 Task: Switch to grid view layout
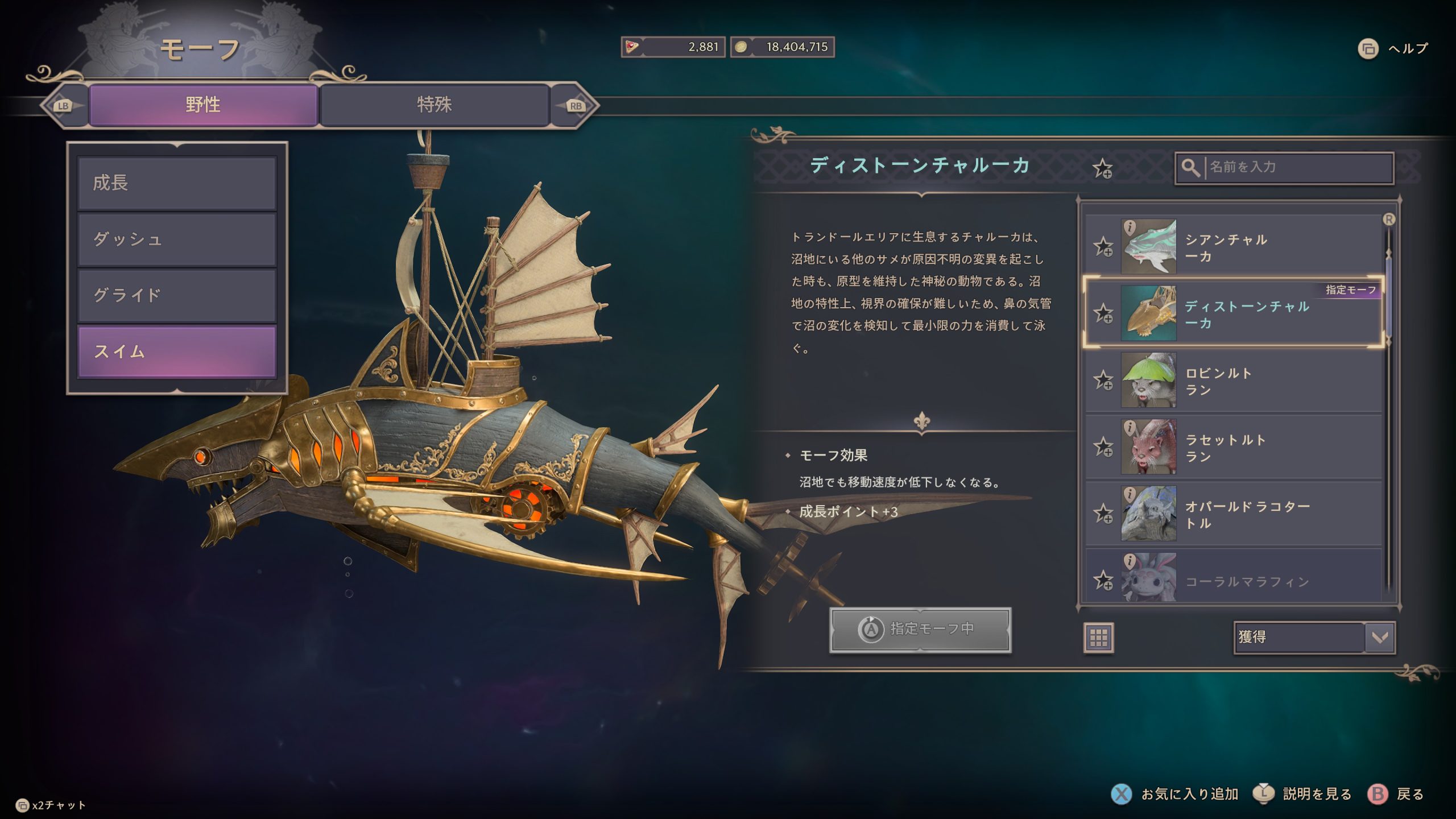pos(1098,638)
